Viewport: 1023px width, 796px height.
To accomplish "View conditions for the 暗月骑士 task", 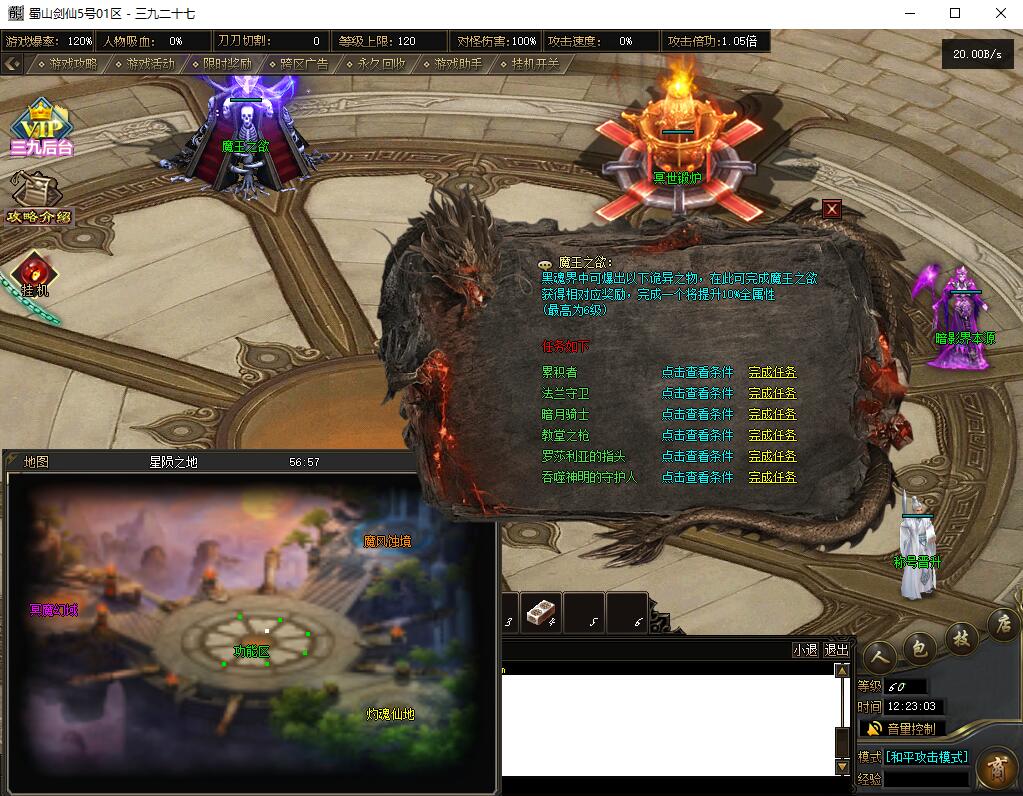I will pyautogui.click(x=697, y=414).
